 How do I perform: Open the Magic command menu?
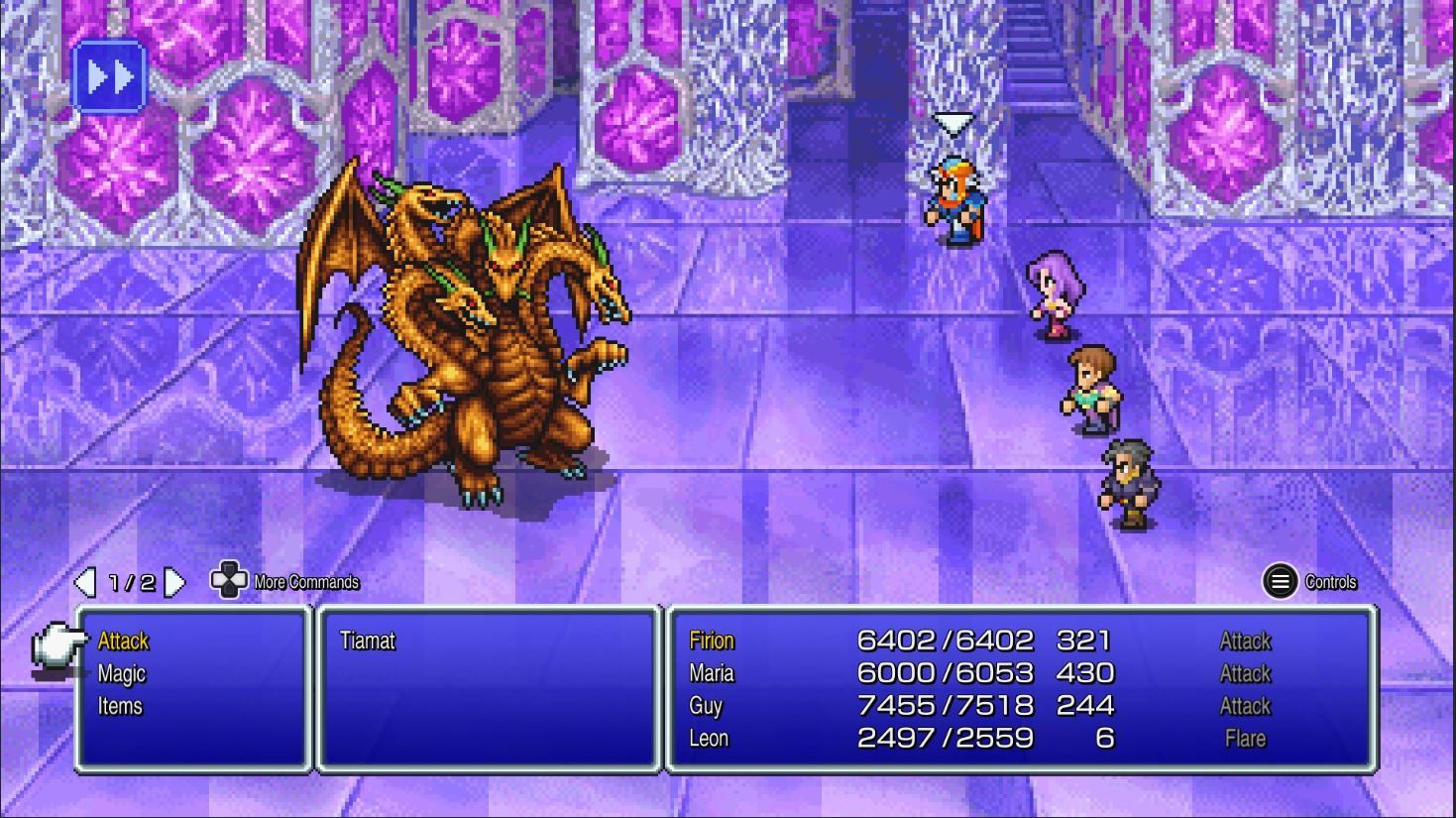[x=121, y=673]
